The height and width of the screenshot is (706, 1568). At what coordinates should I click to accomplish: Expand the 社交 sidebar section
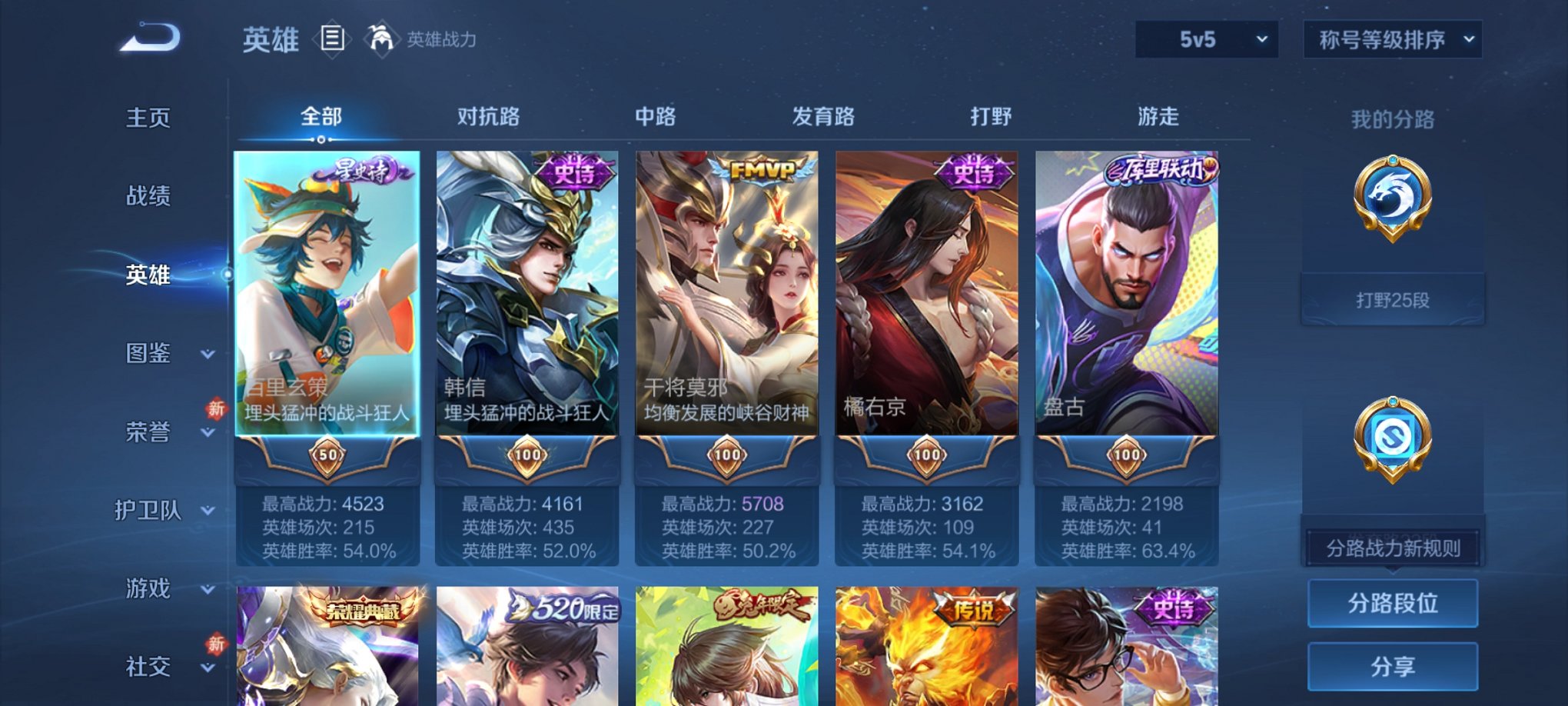(x=152, y=666)
